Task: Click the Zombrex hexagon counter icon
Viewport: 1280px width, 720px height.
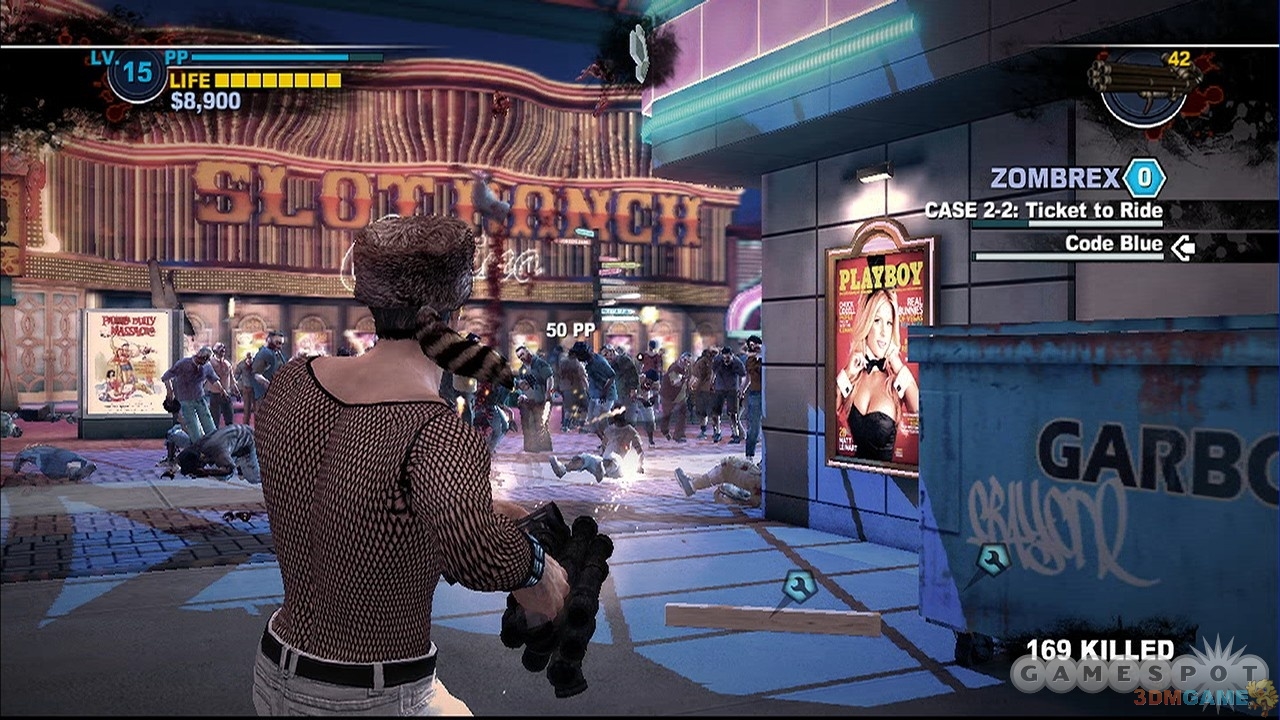Action: [x=1143, y=179]
